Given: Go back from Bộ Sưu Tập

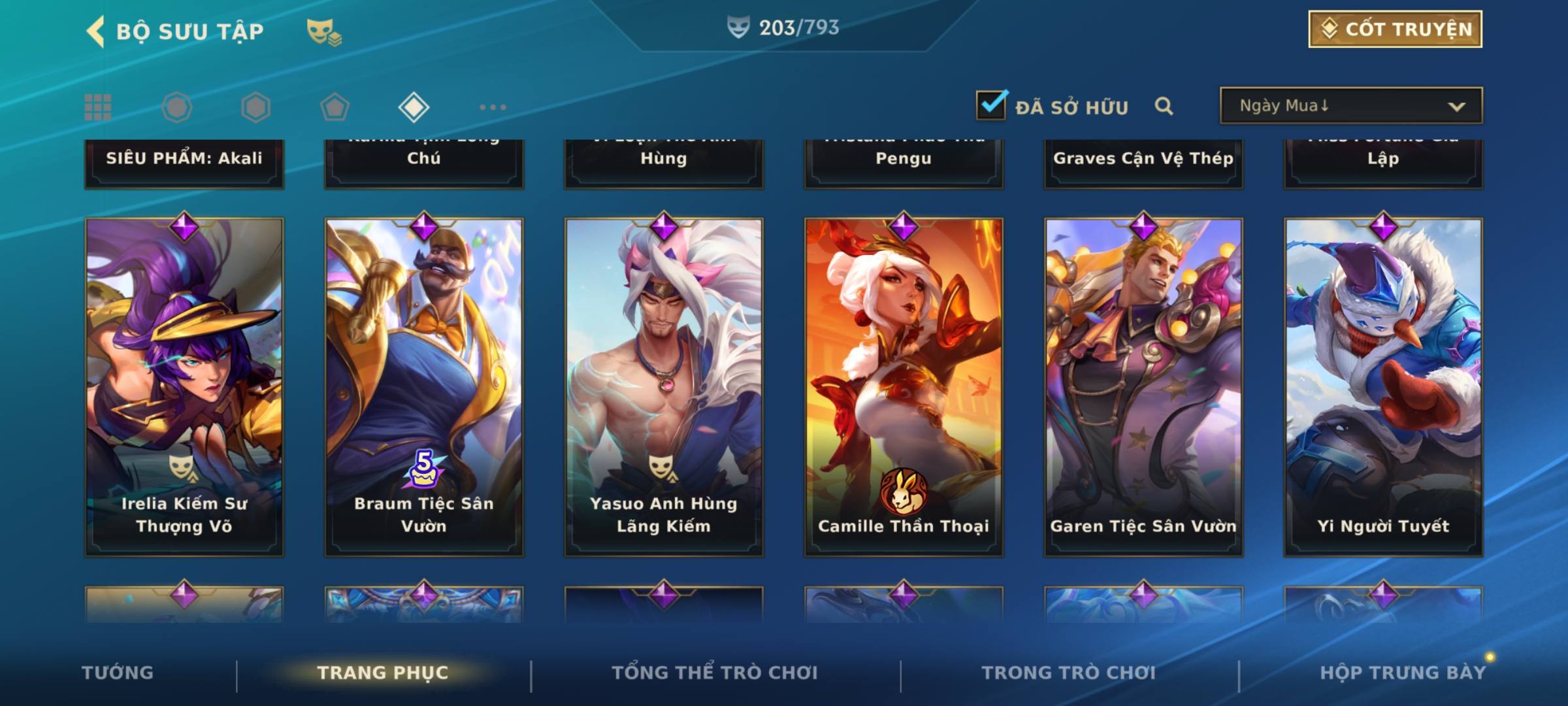Looking at the screenshot, I should [x=95, y=31].
